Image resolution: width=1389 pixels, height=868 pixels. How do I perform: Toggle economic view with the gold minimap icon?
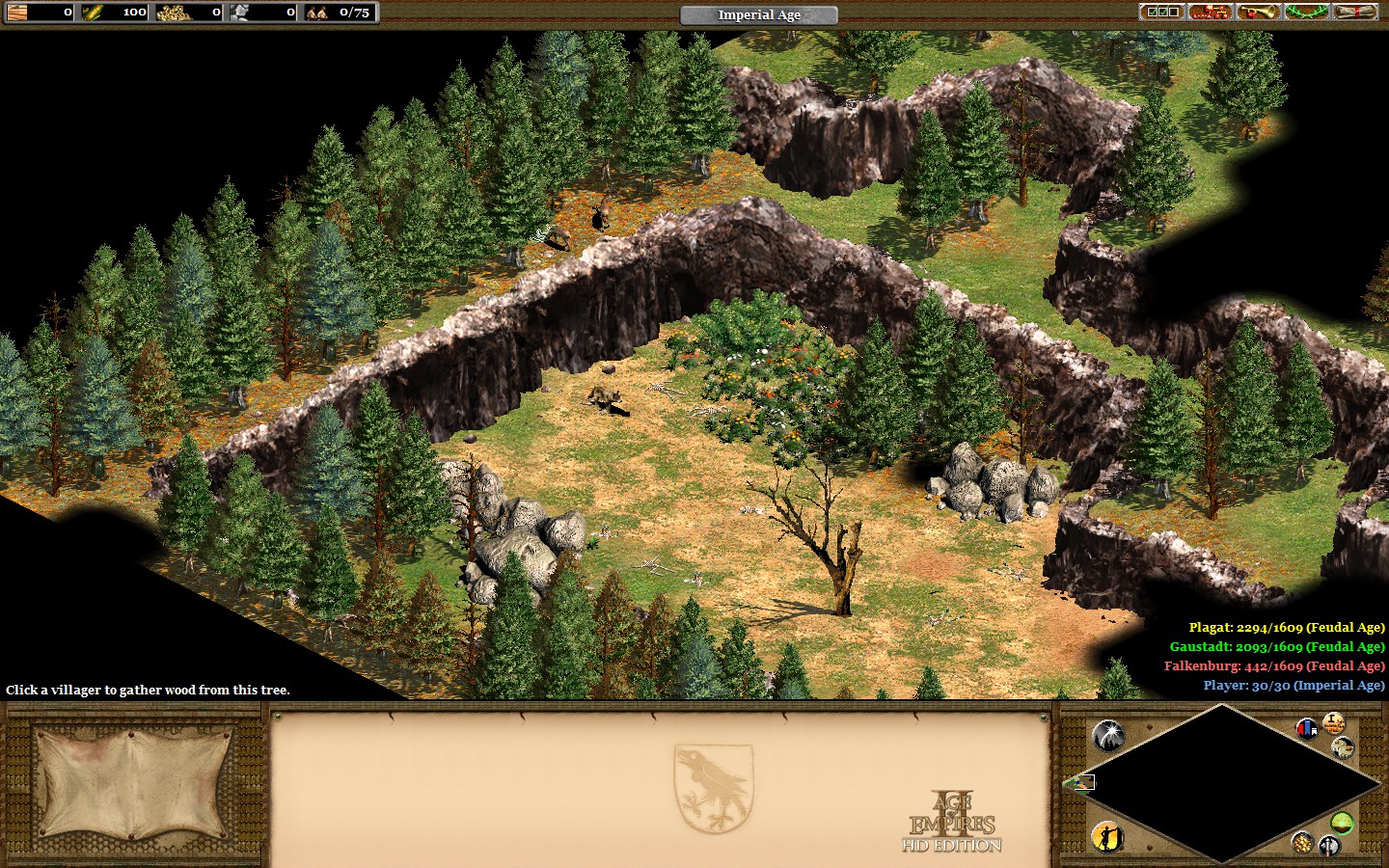pos(1303,844)
